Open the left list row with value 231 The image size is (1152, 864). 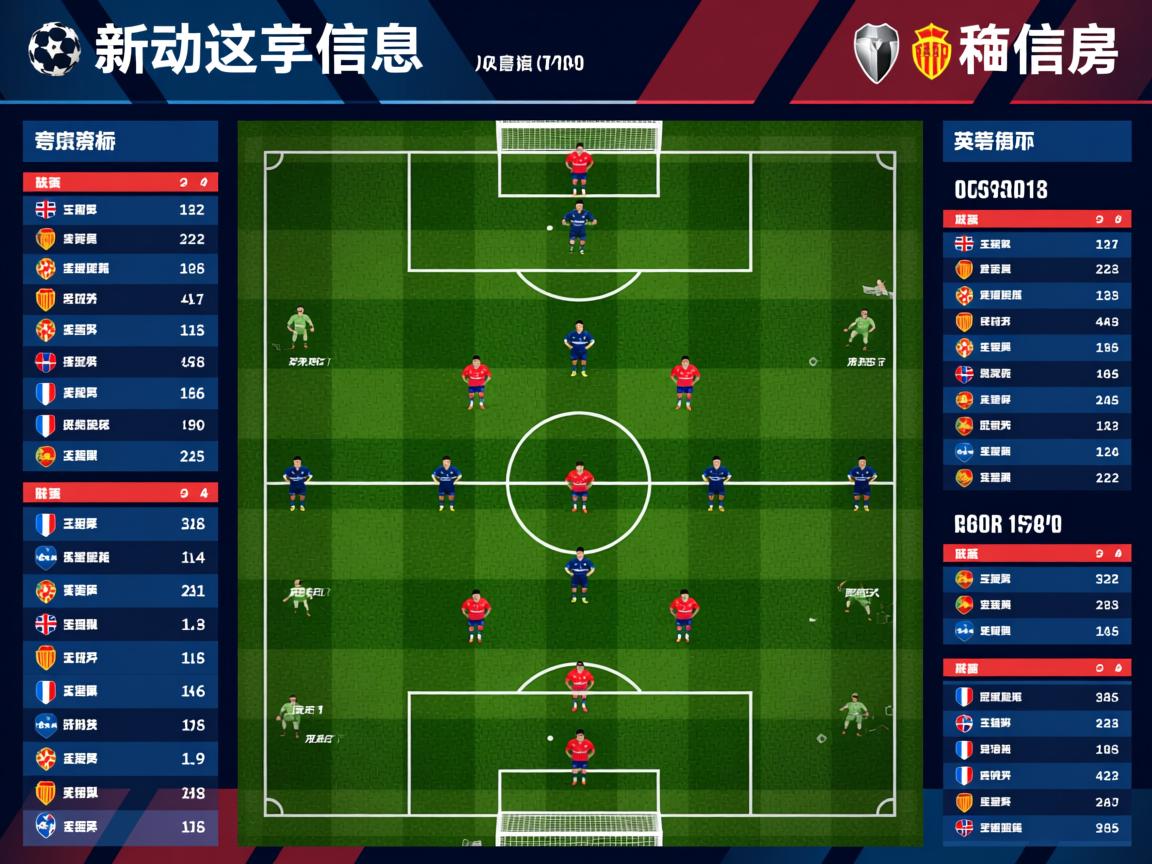click(120, 591)
